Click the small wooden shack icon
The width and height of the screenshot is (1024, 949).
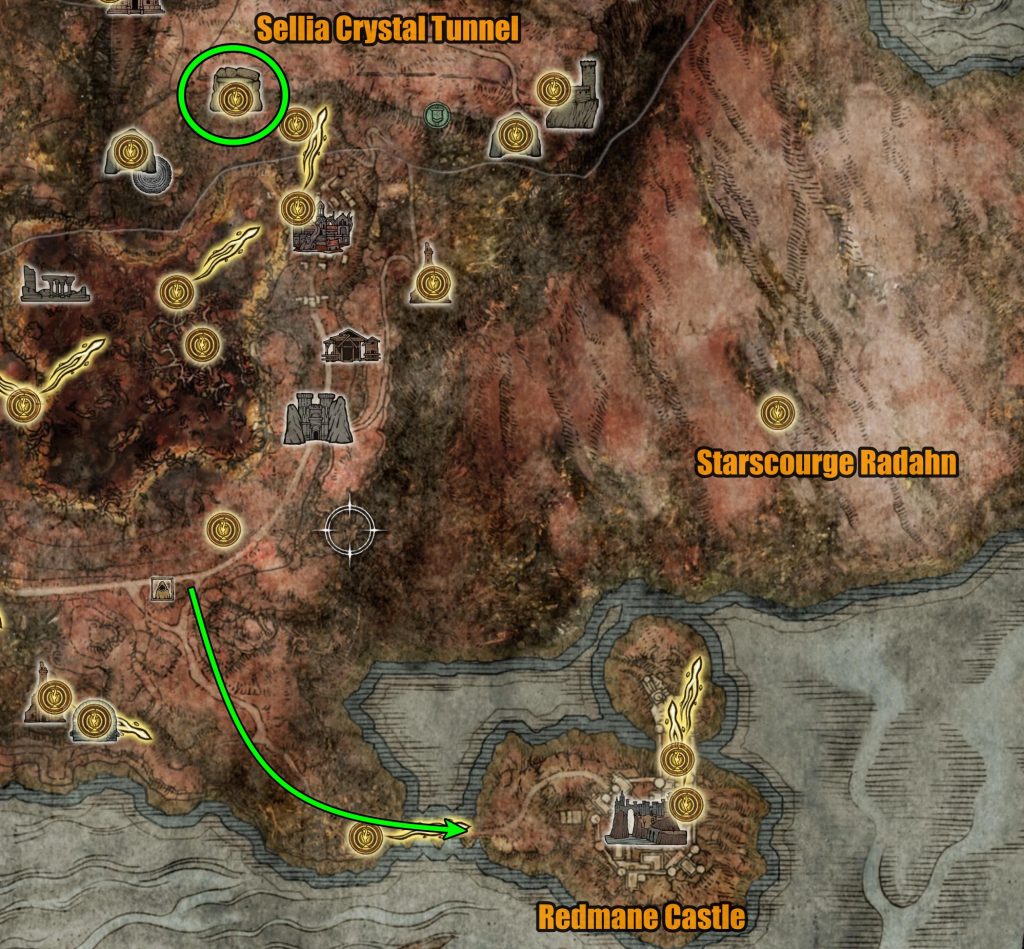351,346
